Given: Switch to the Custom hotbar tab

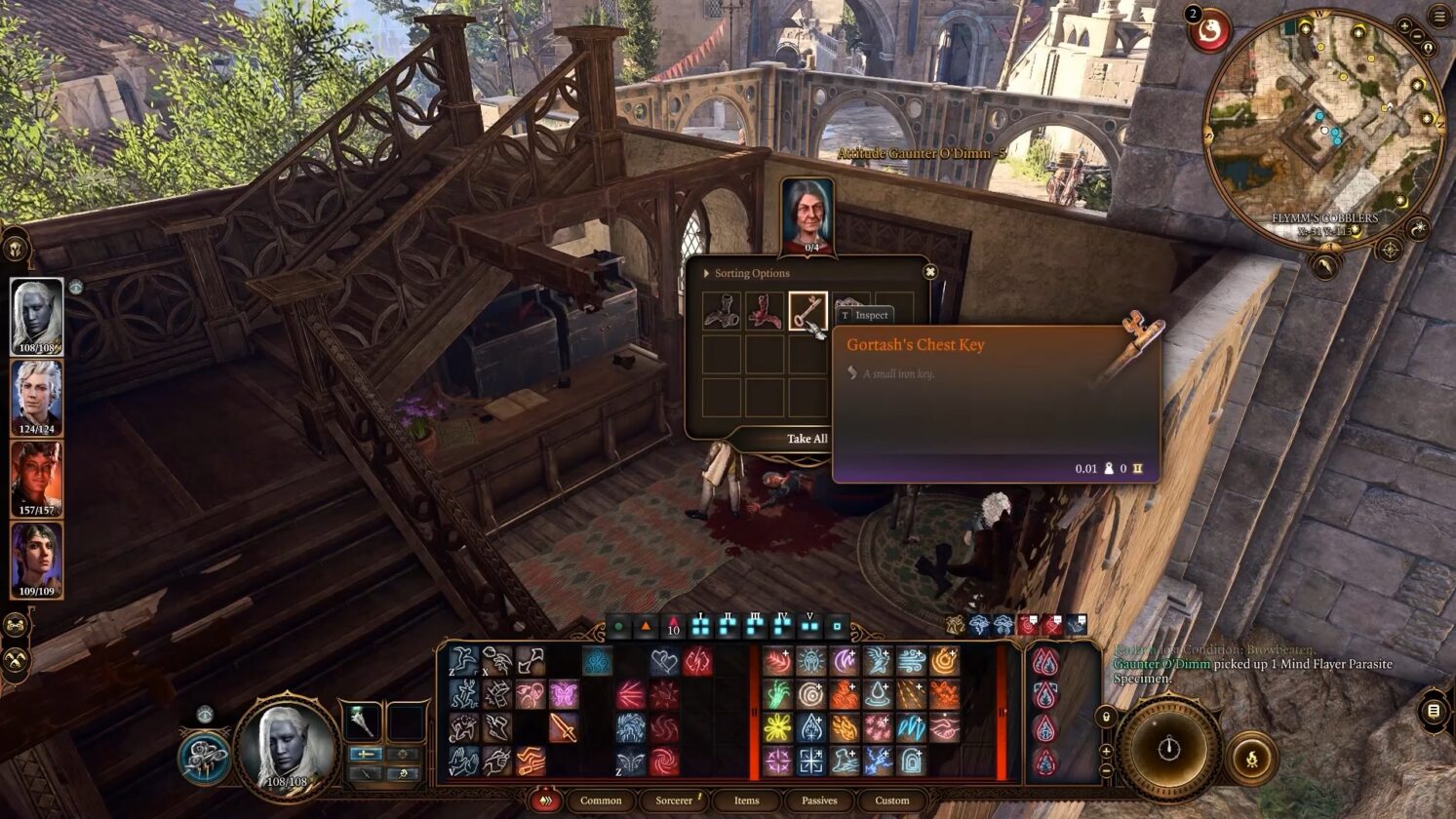Looking at the screenshot, I should 891,800.
